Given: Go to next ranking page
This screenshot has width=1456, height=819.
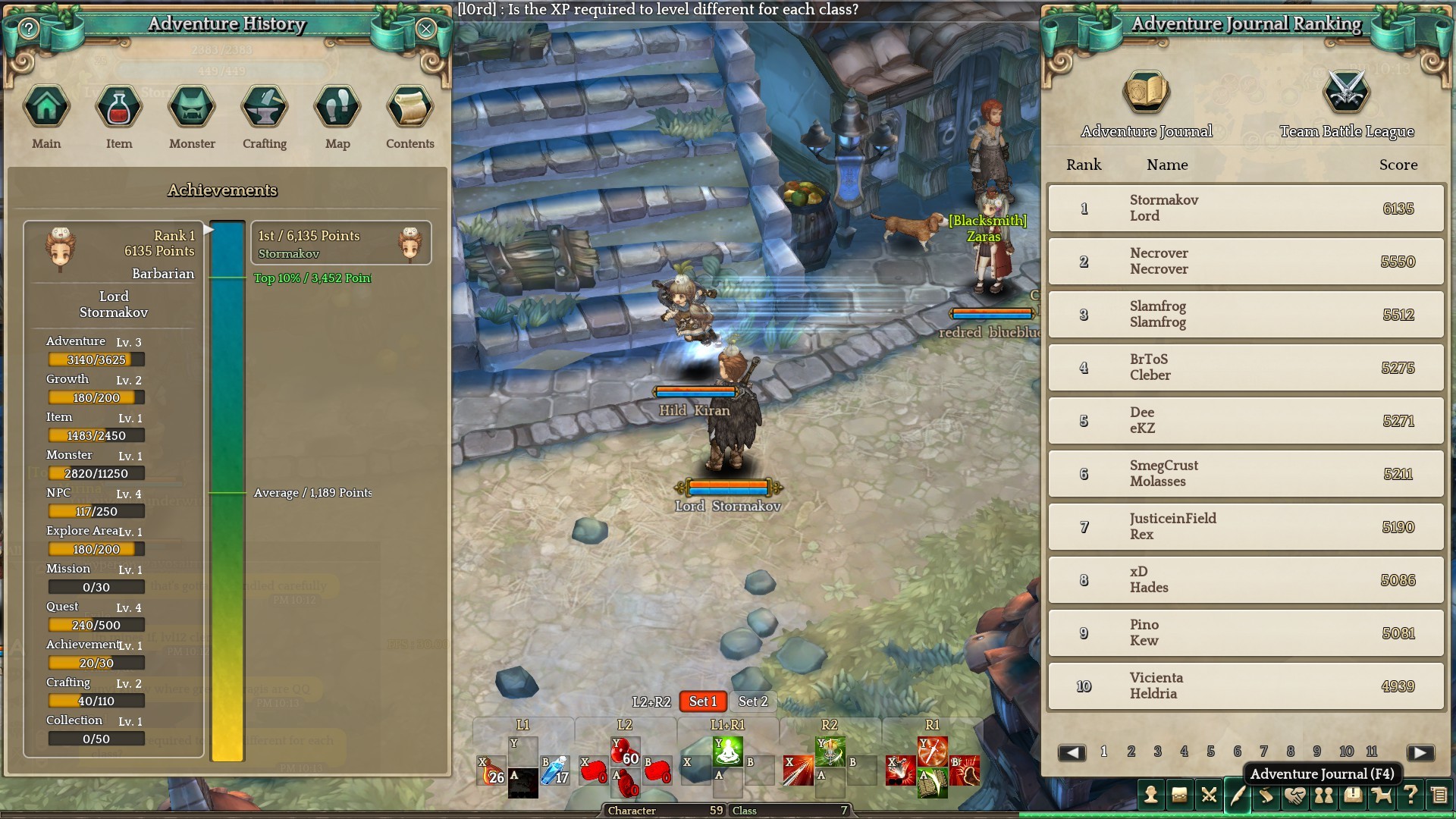Looking at the screenshot, I should coord(1420,752).
